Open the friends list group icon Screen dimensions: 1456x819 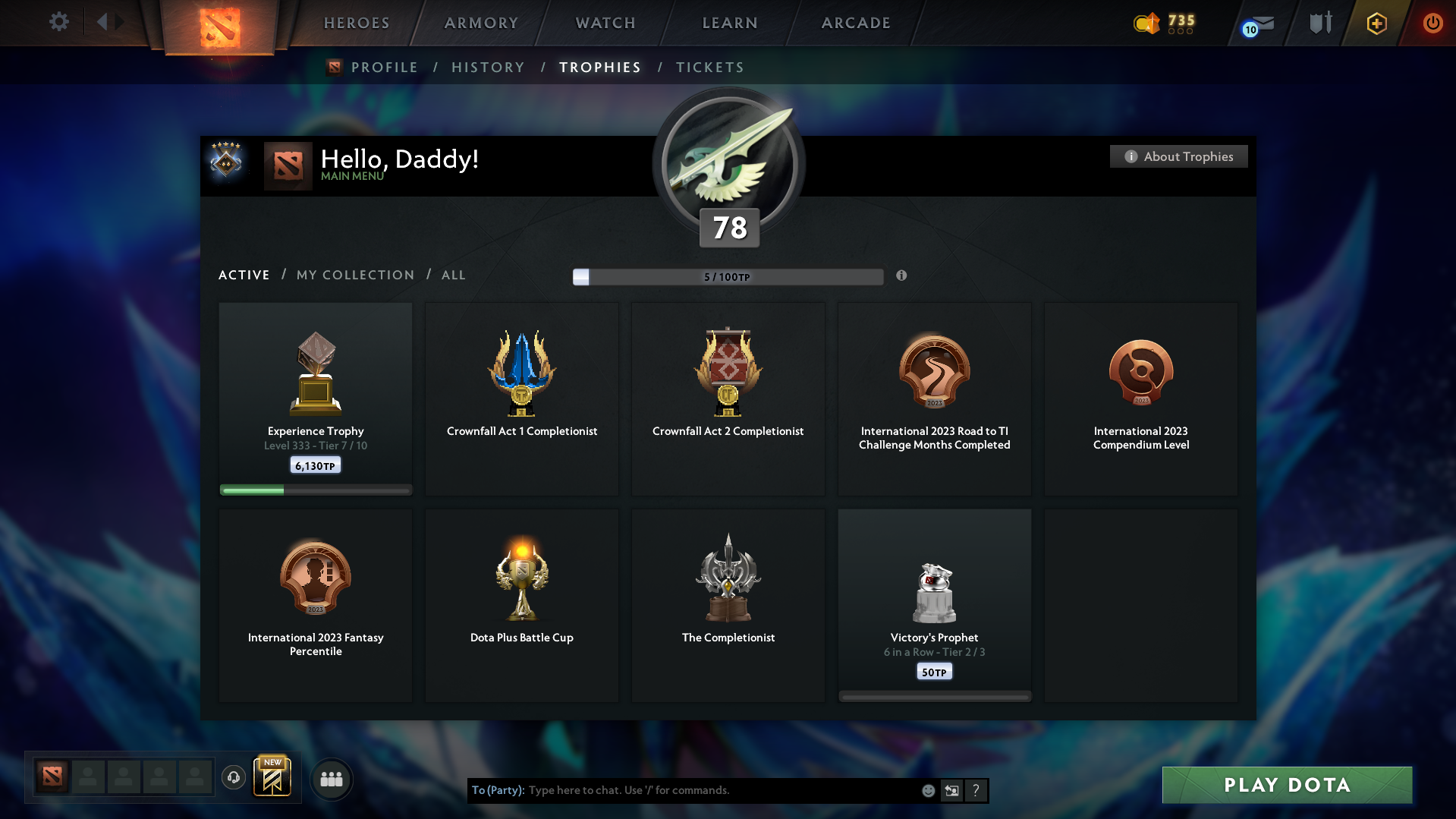(x=332, y=779)
